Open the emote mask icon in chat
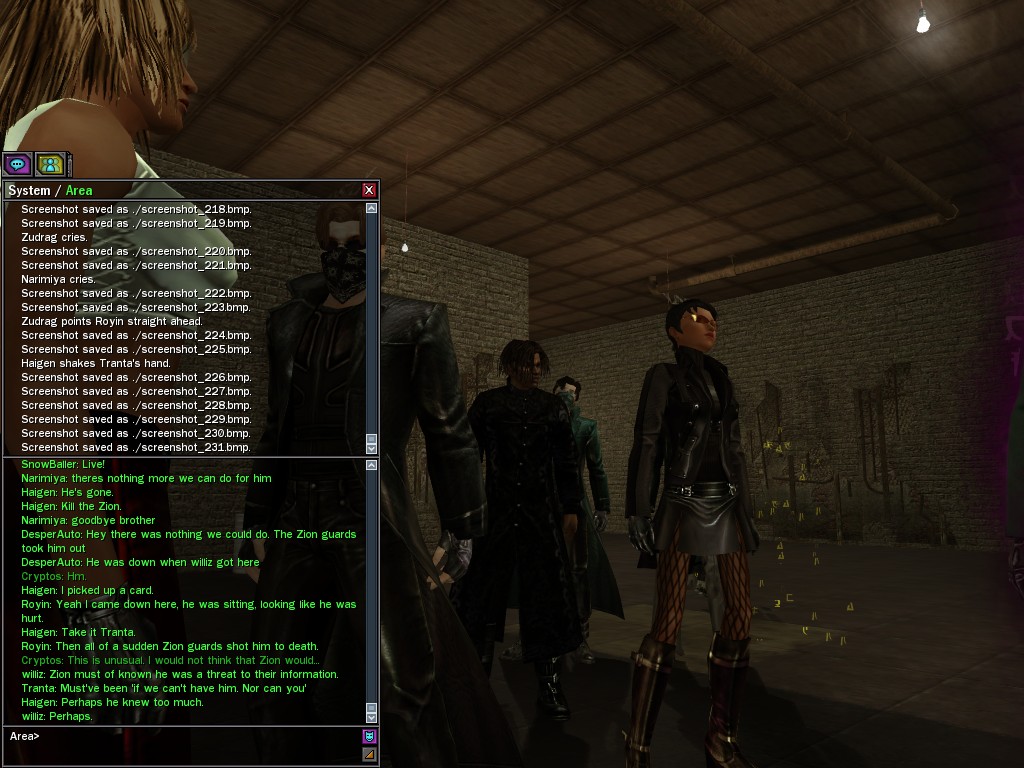Viewport: 1024px width, 768px height. [x=369, y=737]
